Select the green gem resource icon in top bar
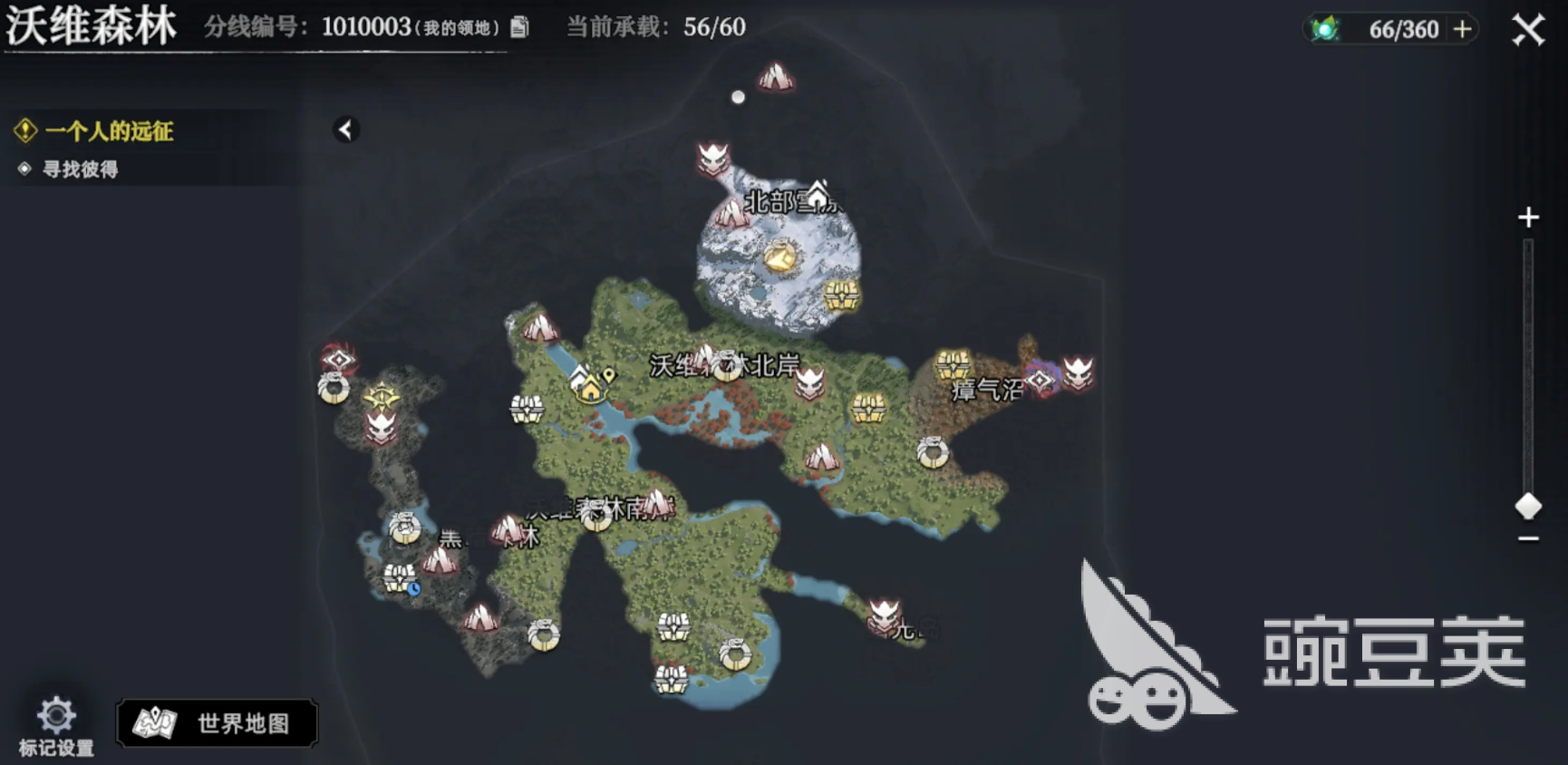This screenshot has height=765, width=1568. 1325,27
